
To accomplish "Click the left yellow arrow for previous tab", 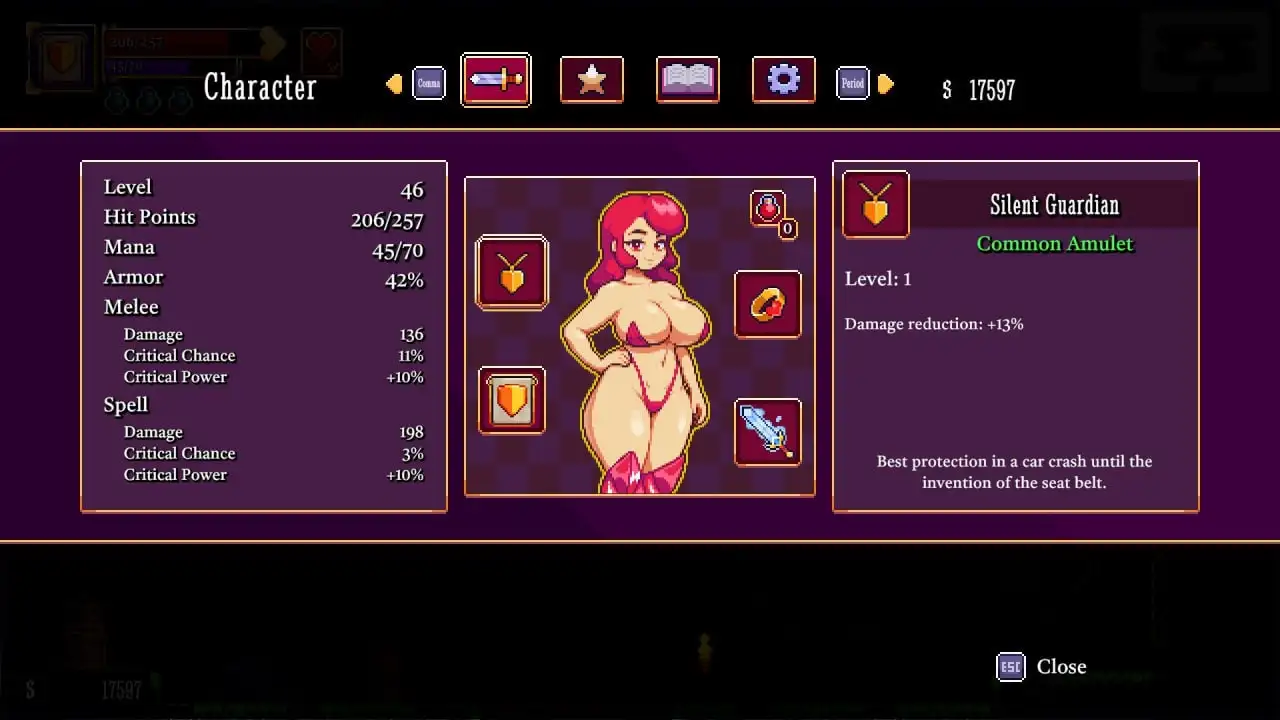I will pyautogui.click(x=394, y=84).
